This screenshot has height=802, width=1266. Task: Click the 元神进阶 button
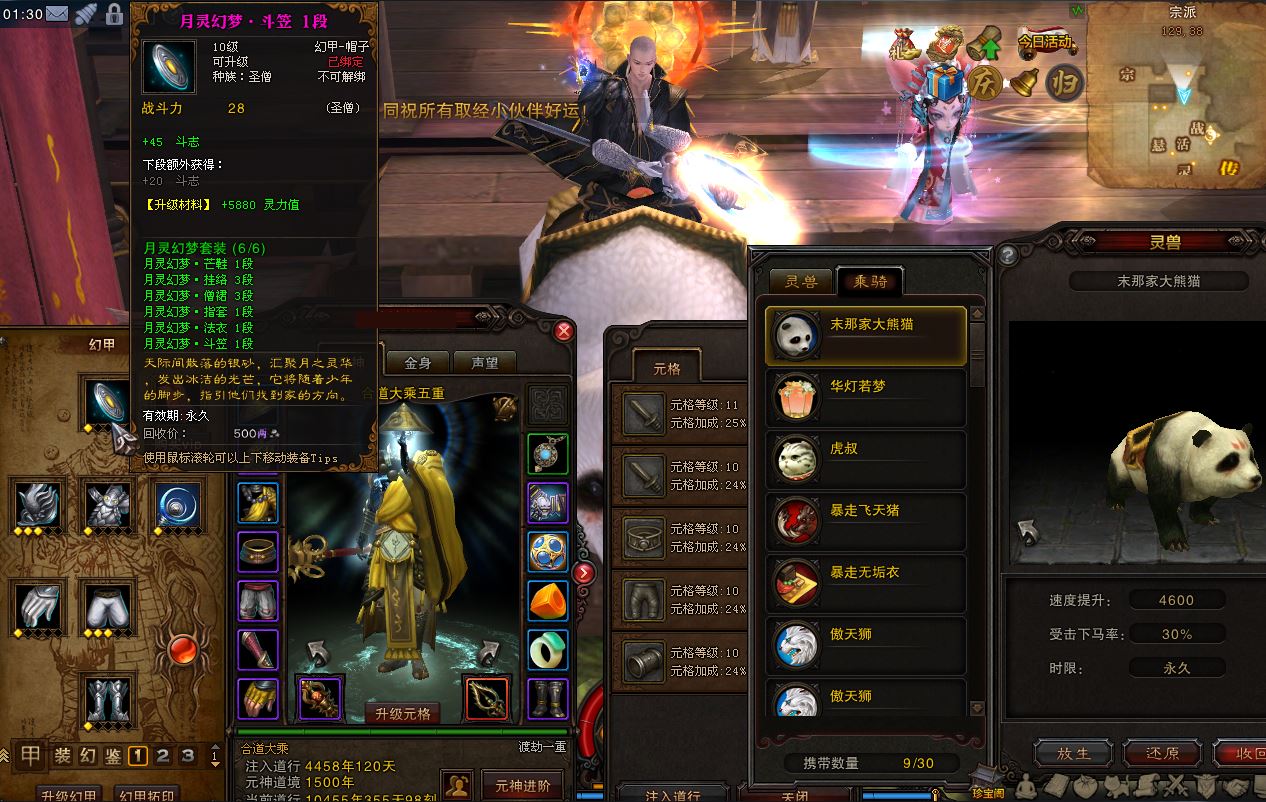tap(522, 784)
